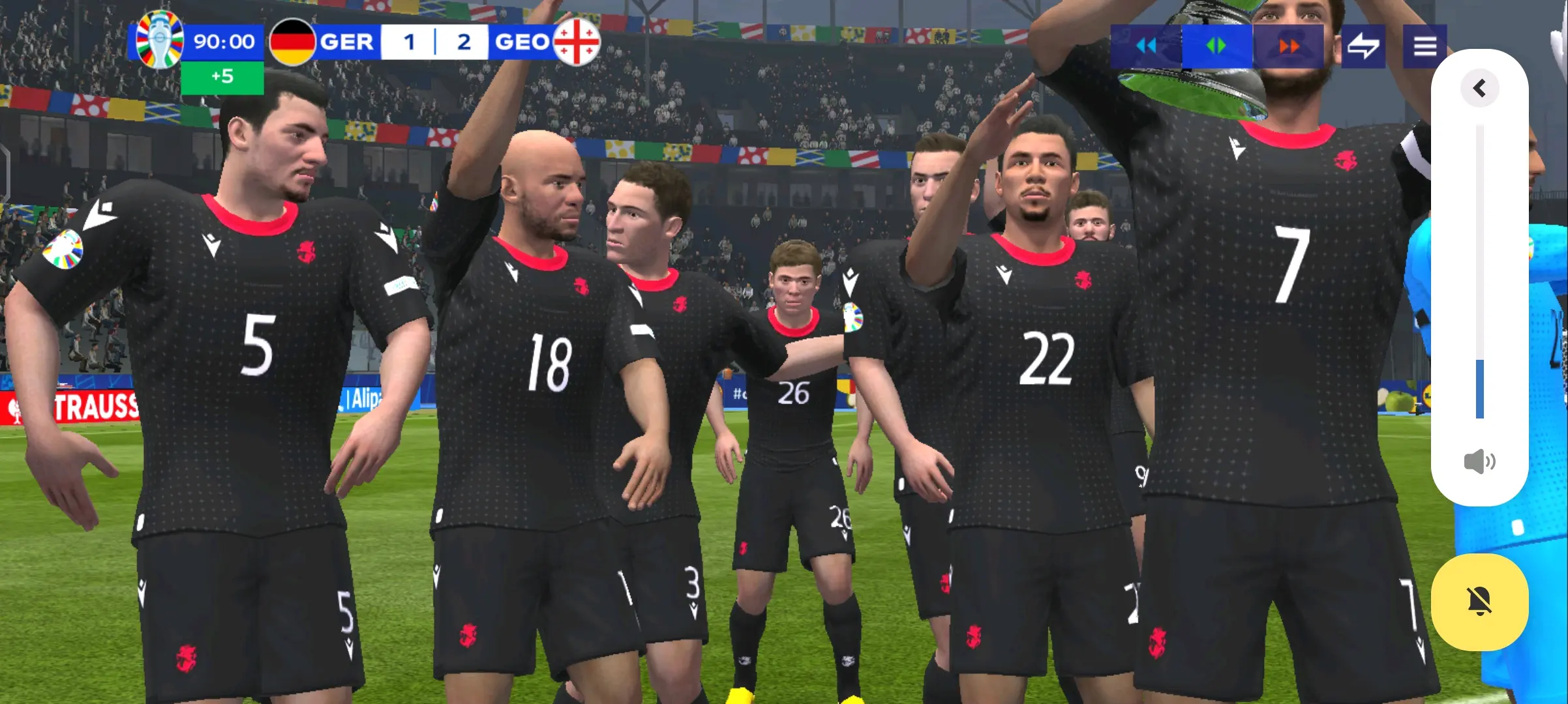Collapse the volume panel with back arrow
The width and height of the screenshot is (1568, 704).
point(1479,88)
